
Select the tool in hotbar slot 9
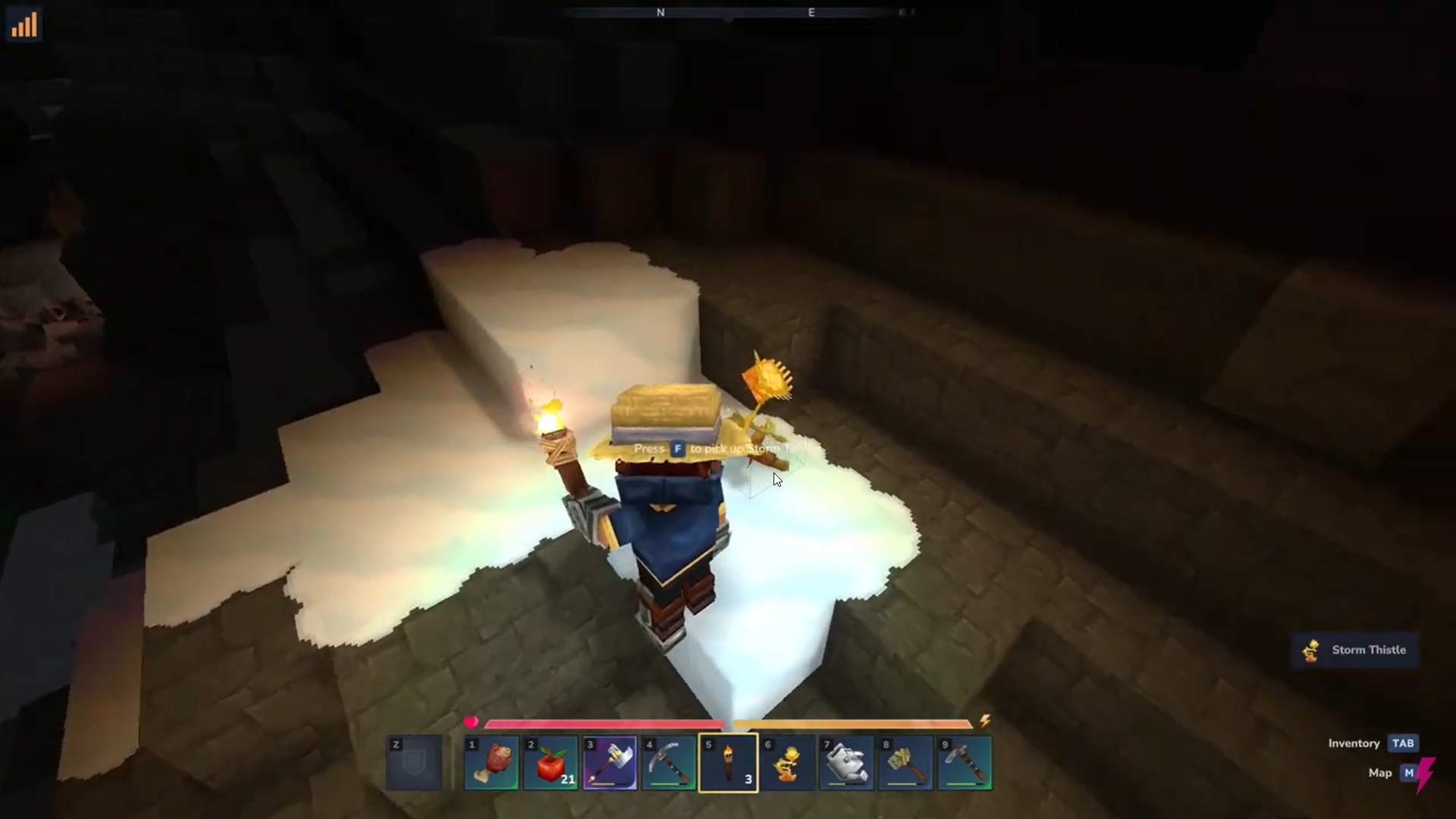(964, 763)
